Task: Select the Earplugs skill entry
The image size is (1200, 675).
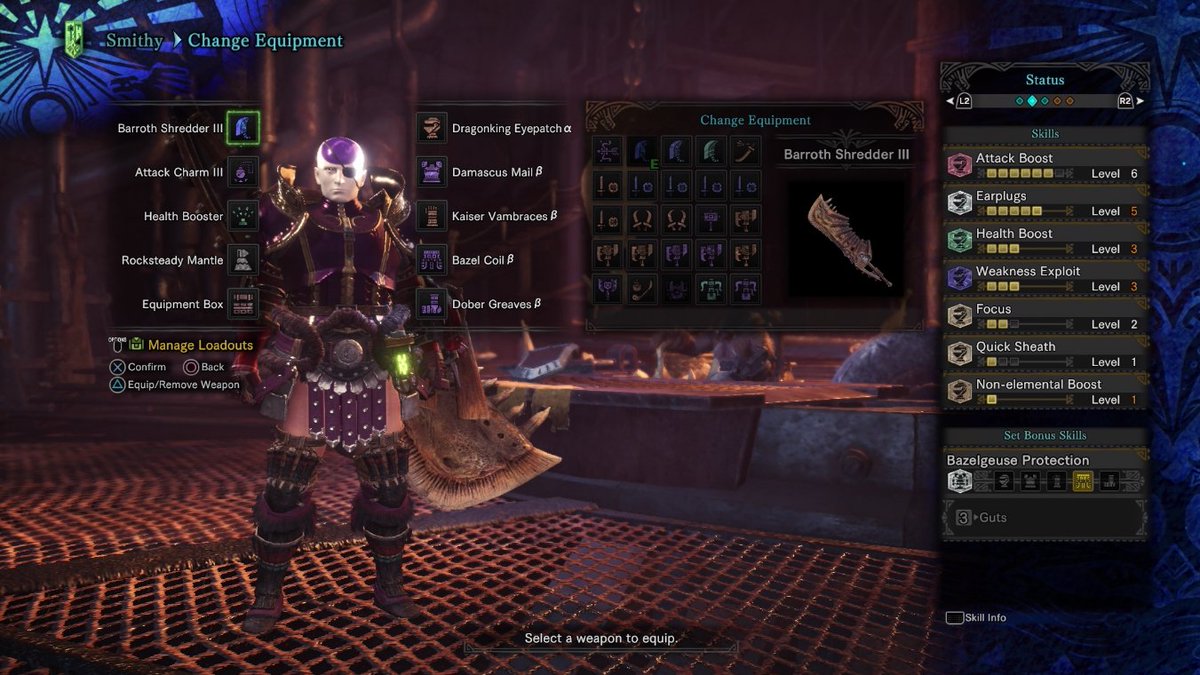Action: [1045, 203]
